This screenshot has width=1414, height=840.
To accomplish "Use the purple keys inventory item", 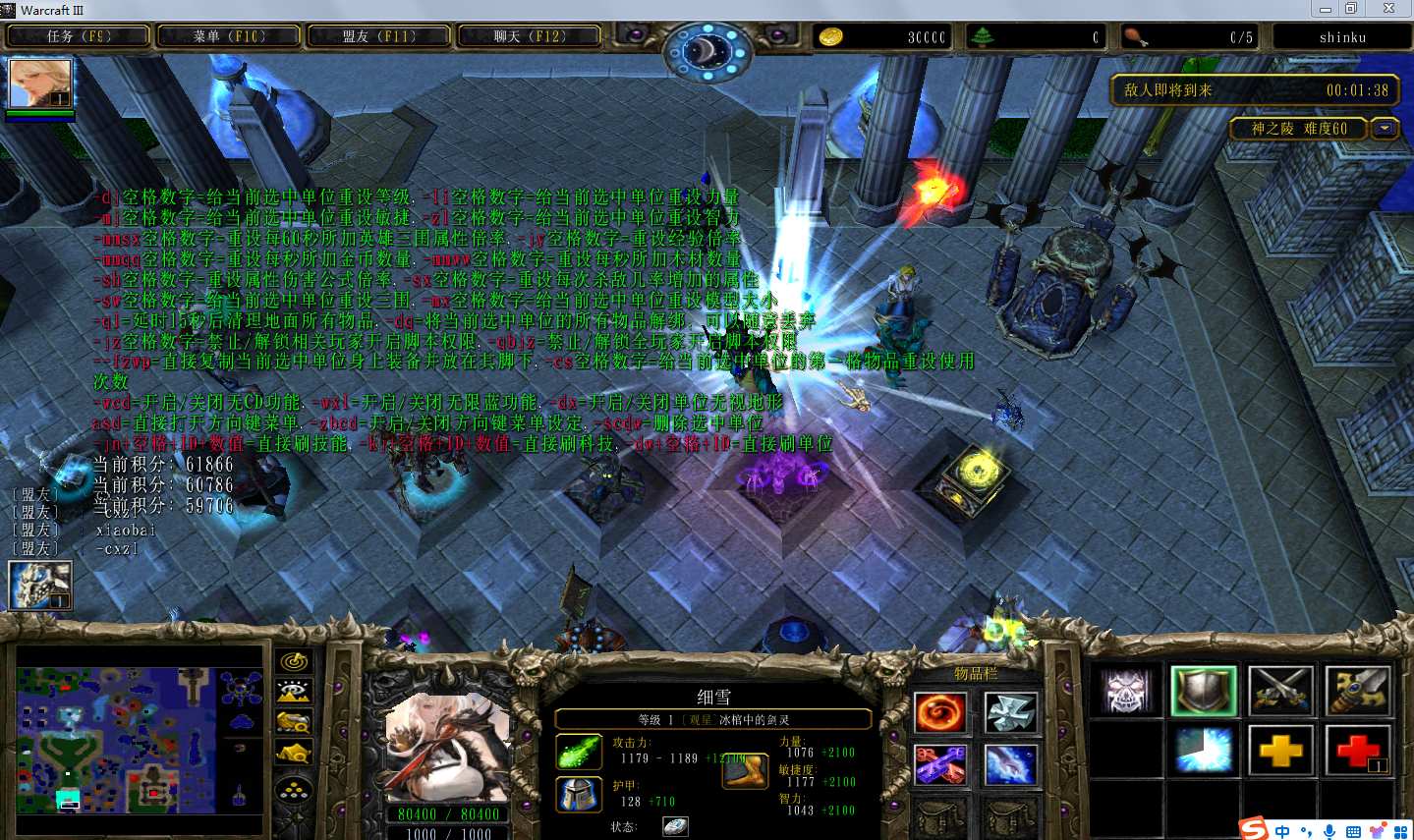I will pyautogui.click(x=940, y=765).
